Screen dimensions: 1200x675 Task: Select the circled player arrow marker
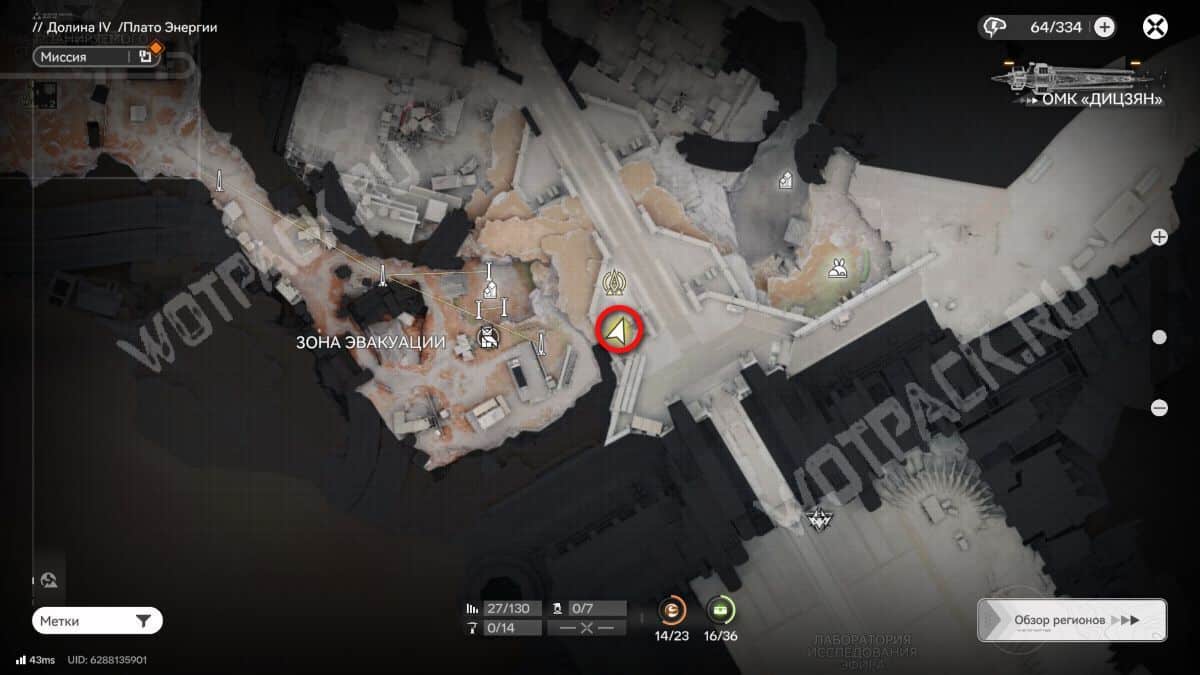pyautogui.click(x=619, y=331)
